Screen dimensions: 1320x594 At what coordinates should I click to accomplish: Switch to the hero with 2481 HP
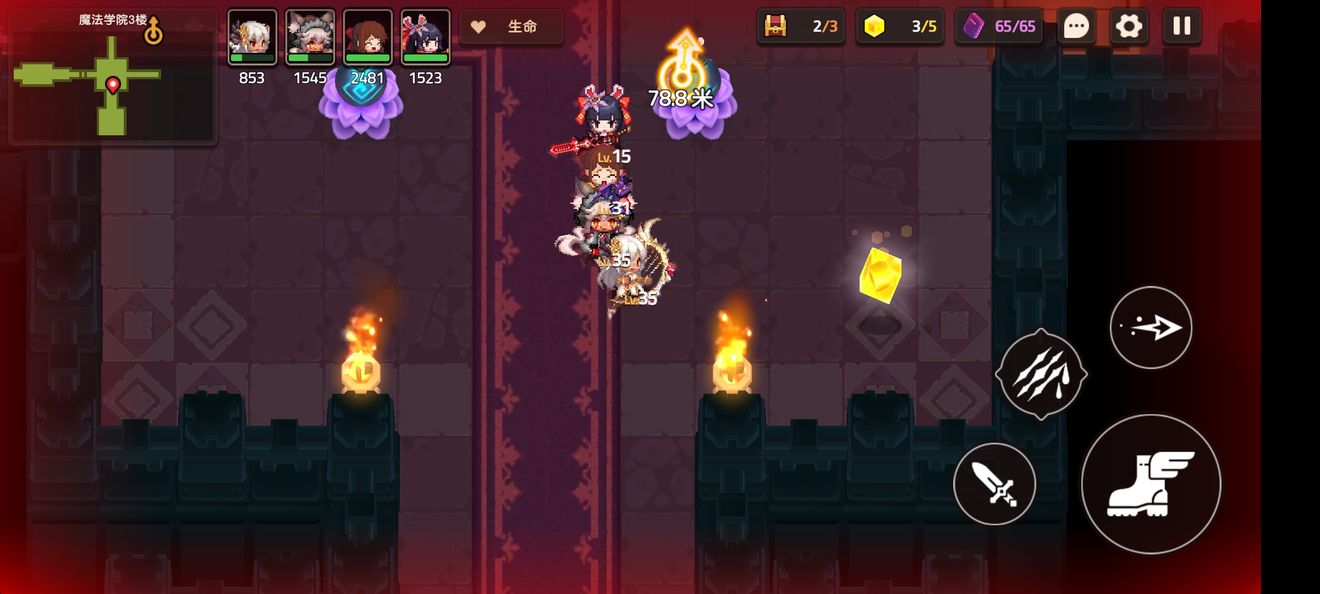coord(368,38)
